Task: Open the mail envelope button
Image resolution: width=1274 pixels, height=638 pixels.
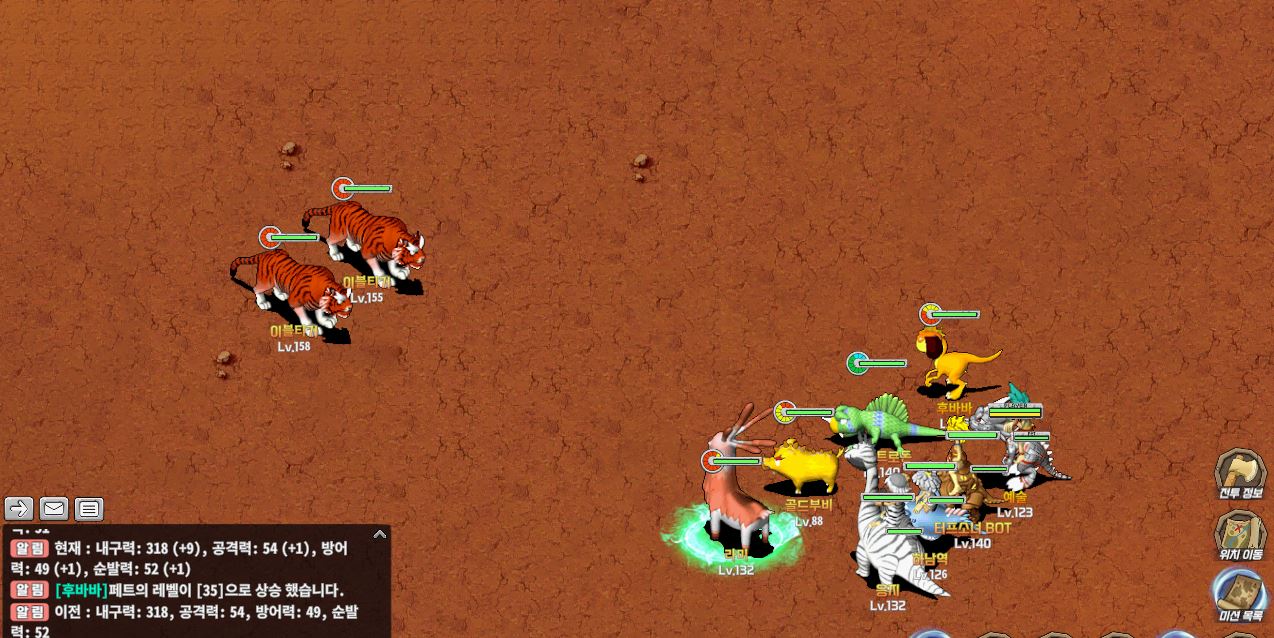Action: pyautogui.click(x=54, y=509)
